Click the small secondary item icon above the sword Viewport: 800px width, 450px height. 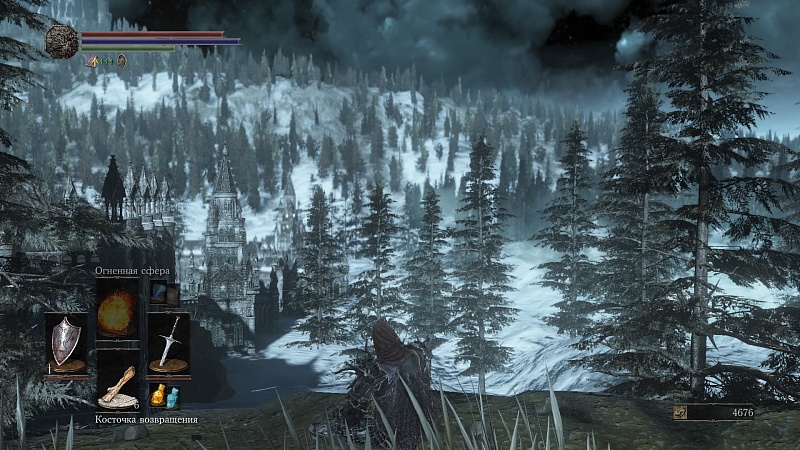160,293
